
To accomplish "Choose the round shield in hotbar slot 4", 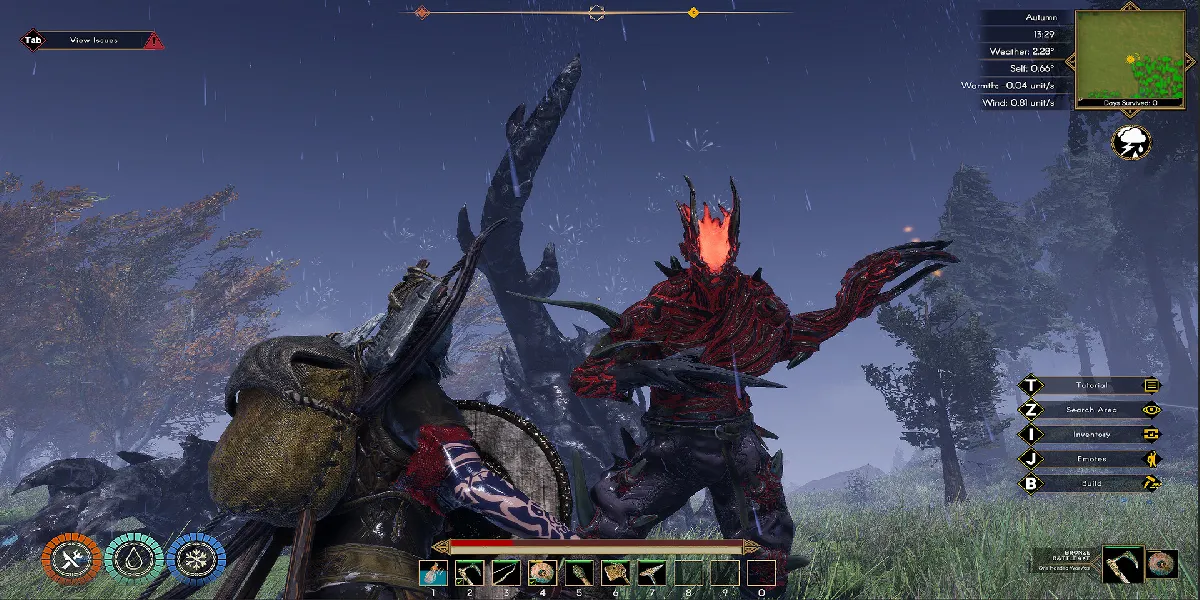I will tap(543, 573).
